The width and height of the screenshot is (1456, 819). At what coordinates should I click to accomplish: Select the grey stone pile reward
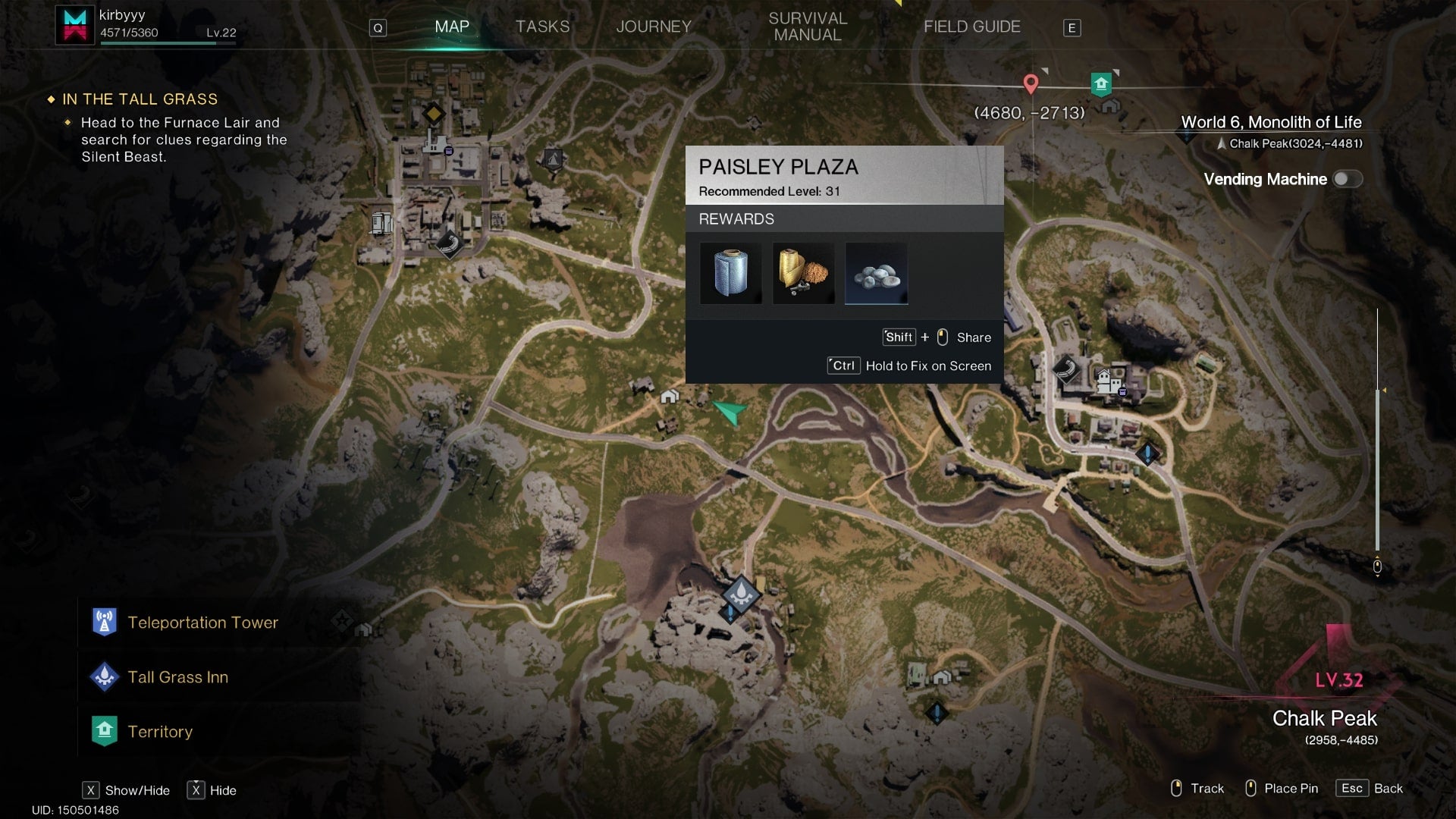point(877,273)
